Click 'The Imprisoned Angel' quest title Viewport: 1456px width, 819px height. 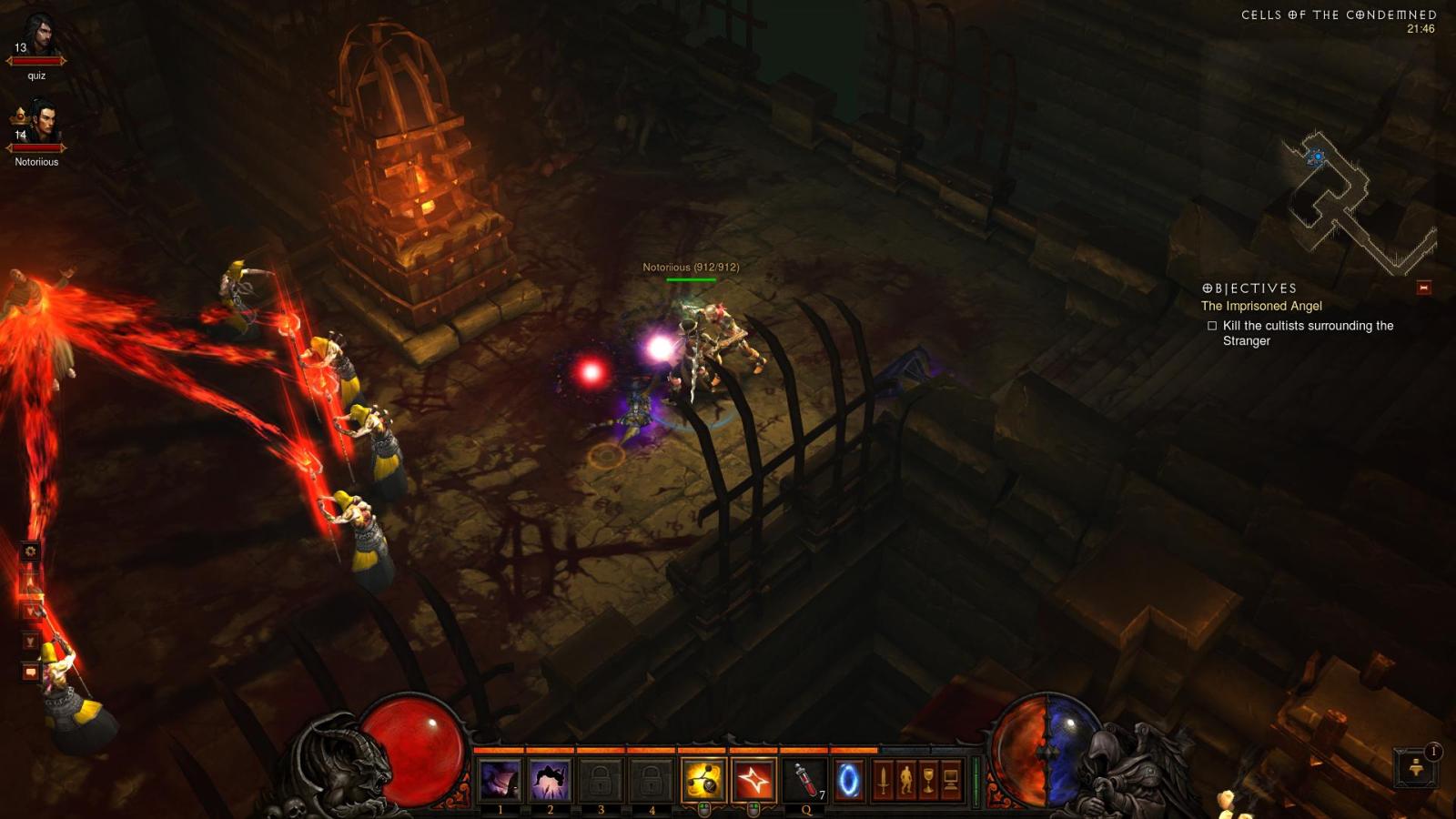pyautogui.click(x=1263, y=307)
